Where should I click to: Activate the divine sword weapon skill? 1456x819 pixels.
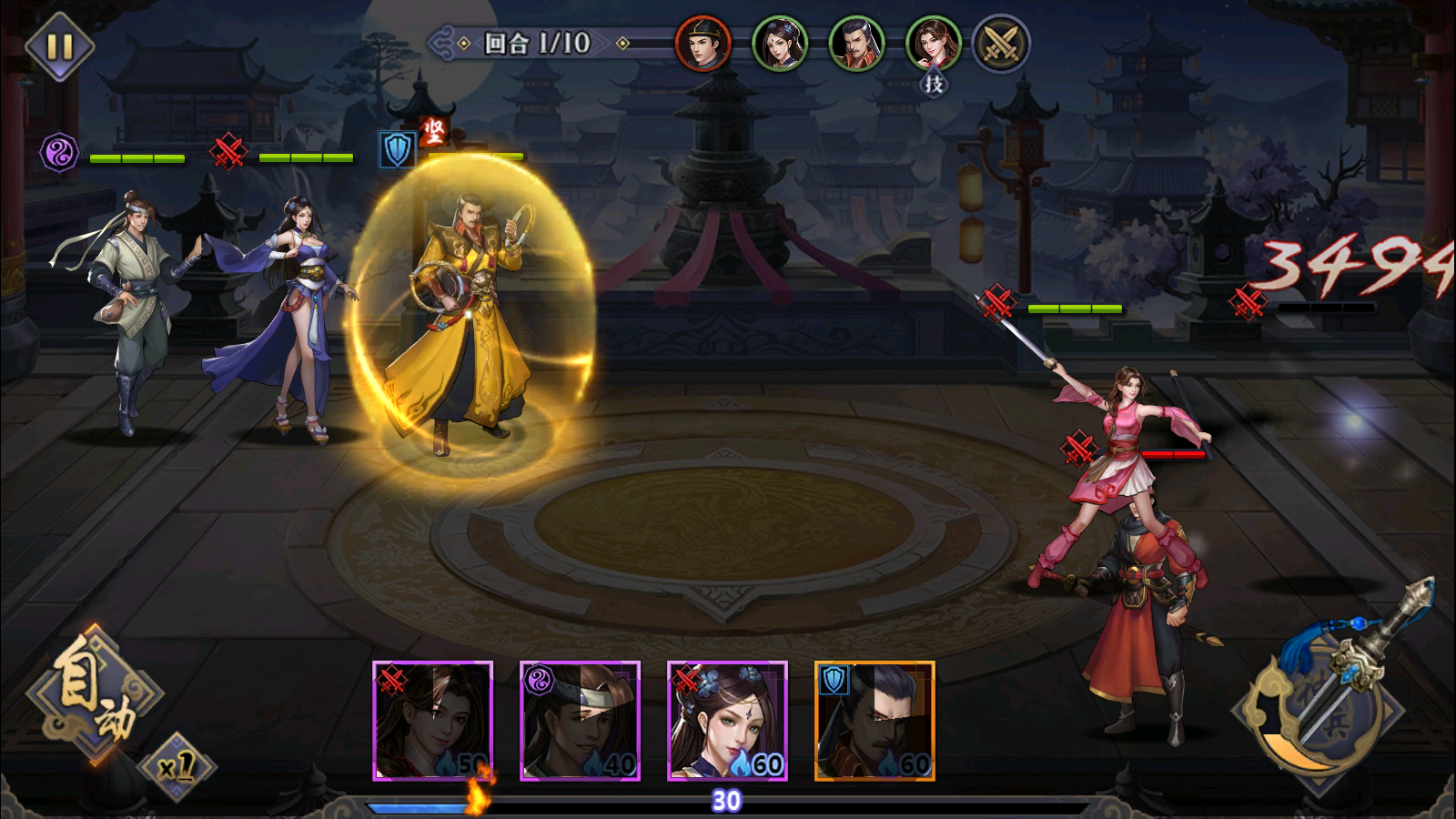click(1330, 692)
